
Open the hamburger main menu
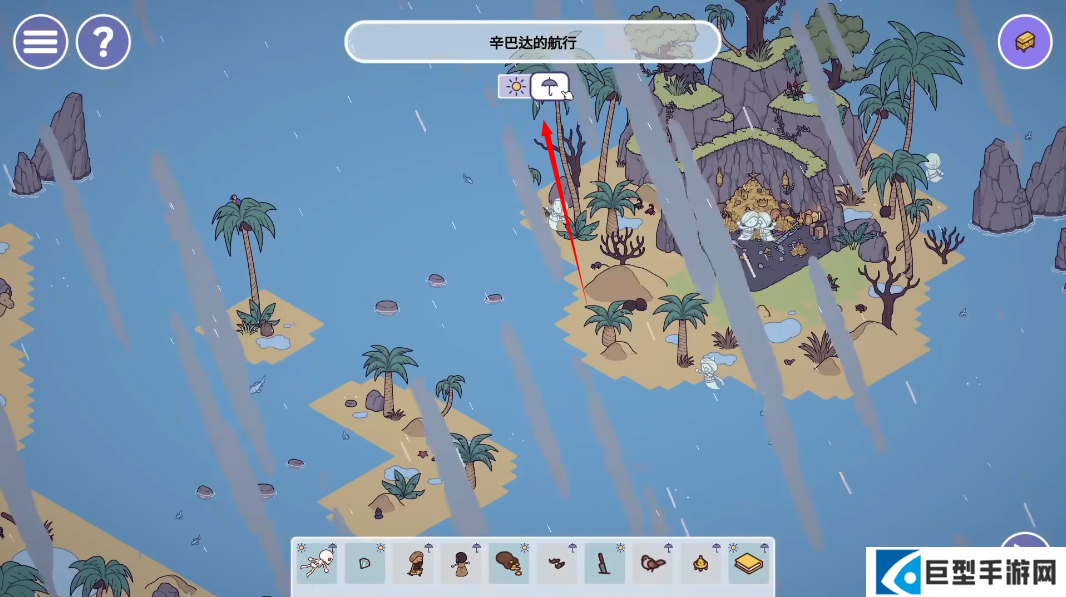click(40, 42)
